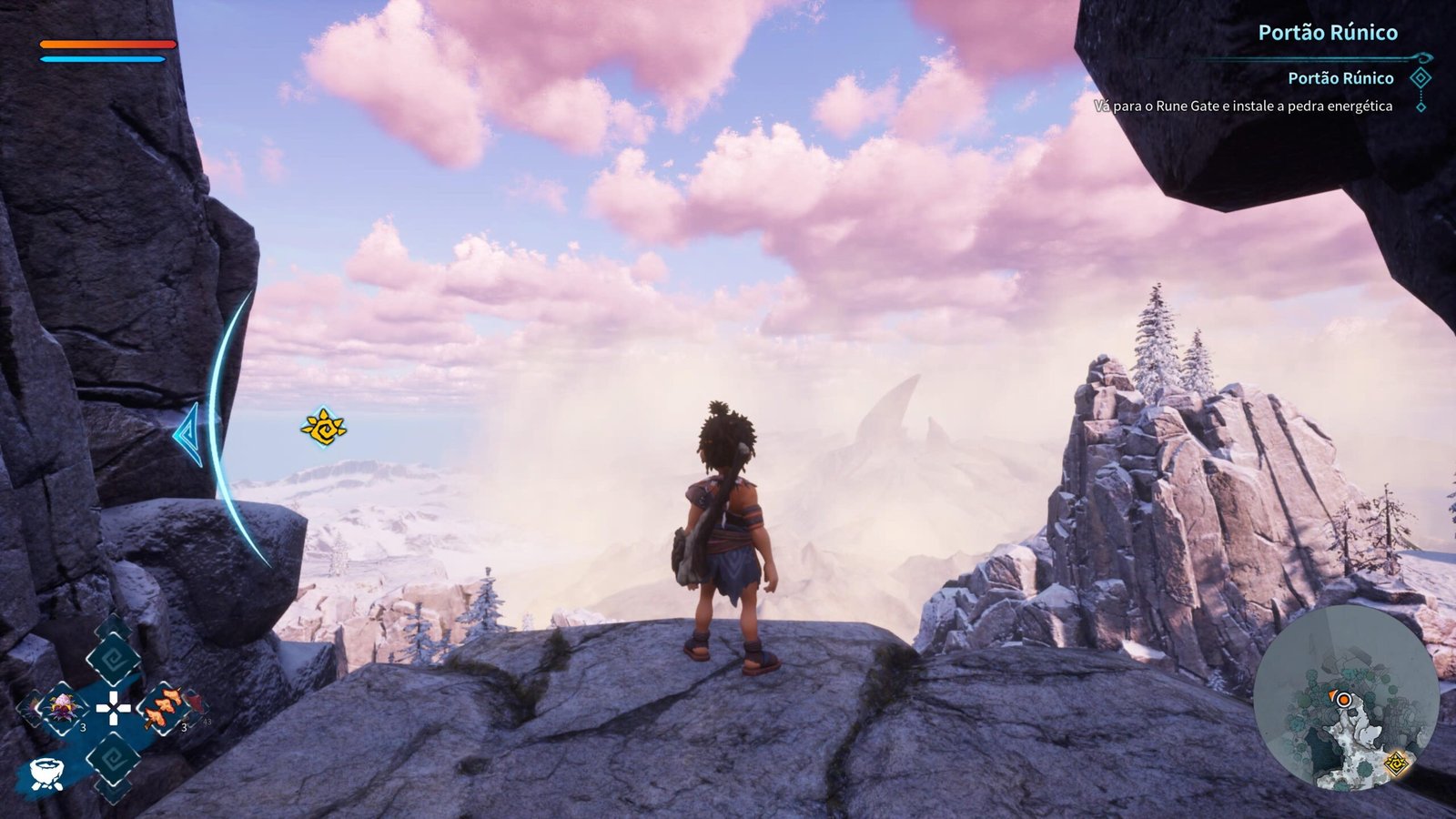Click the diamond icon beside Portão Rúnico objective
Screen dimensions: 1456x819
1420,78
